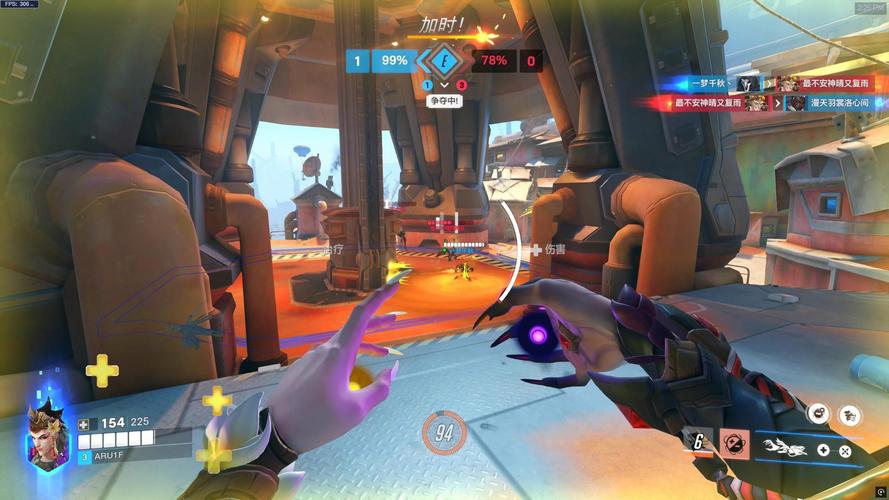Click the crossed-arrows damage indicator icon
The image size is (889, 500).
(x=845, y=451)
